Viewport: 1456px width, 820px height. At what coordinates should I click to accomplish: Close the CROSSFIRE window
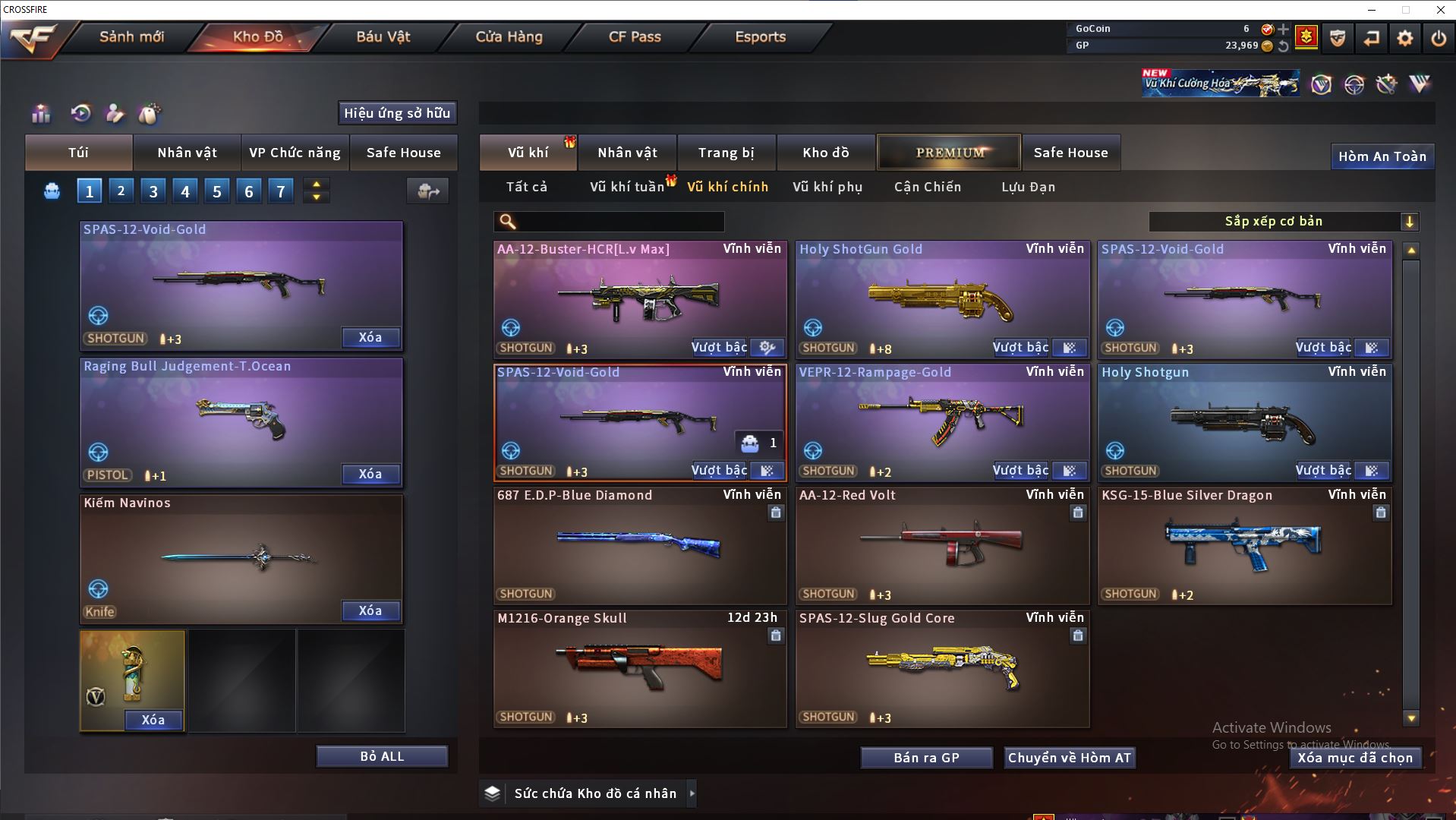pyautogui.click(x=1440, y=10)
